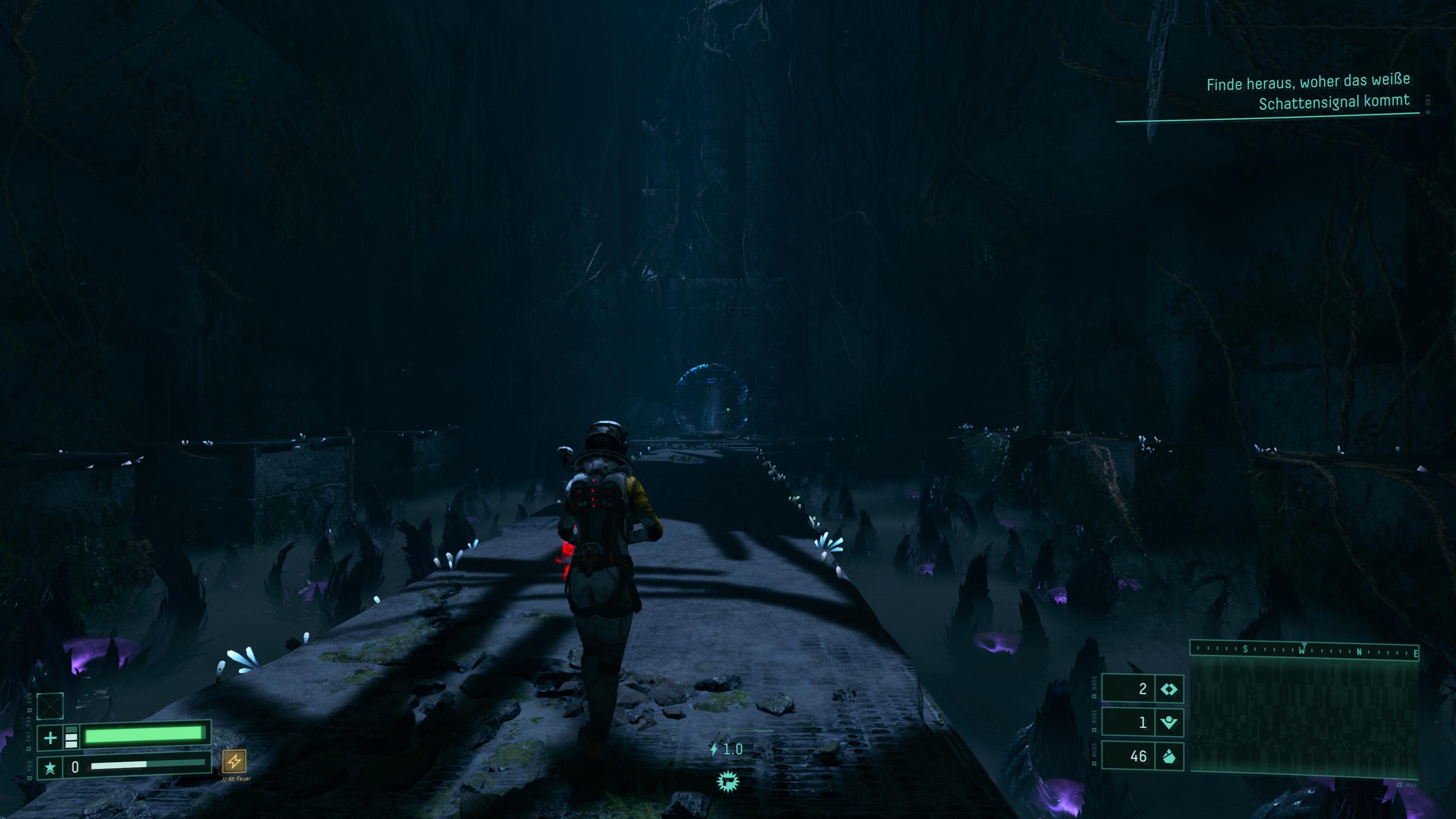Click the ether diamond icon beside 2
Image resolution: width=1456 pixels, height=819 pixels.
pyautogui.click(x=1168, y=689)
